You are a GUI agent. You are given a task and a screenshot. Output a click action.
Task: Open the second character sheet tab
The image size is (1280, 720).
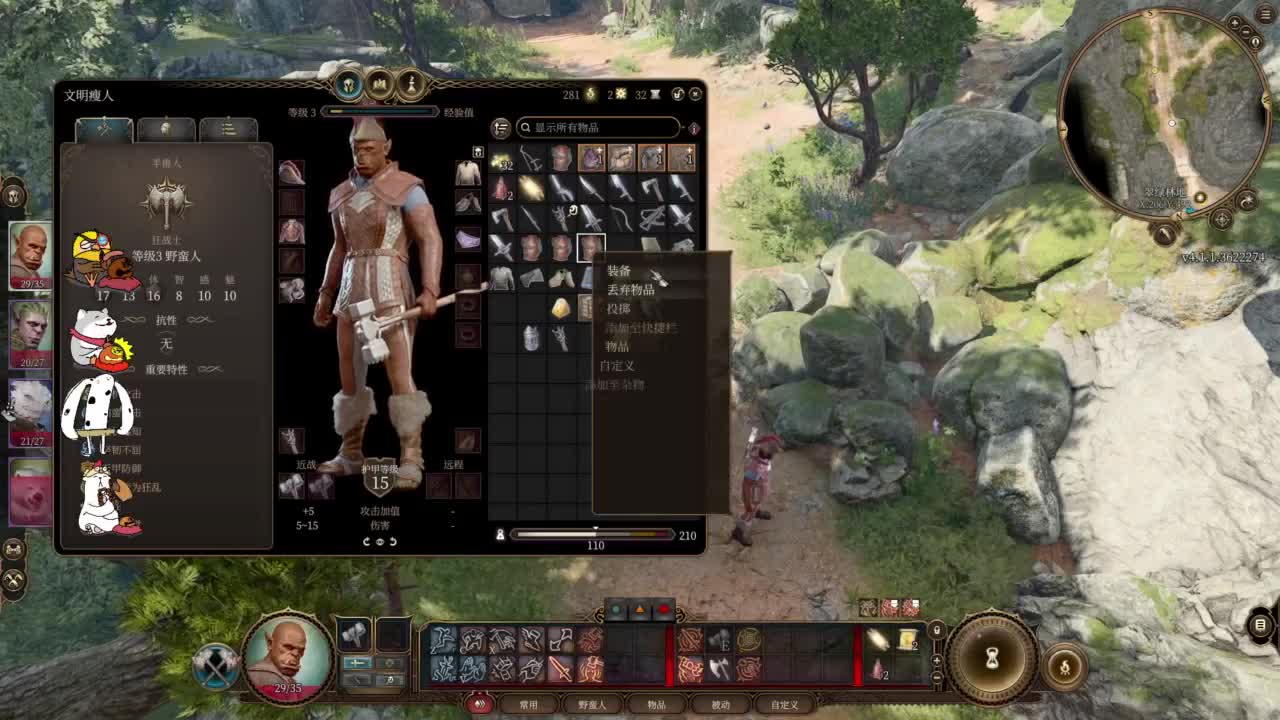click(166, 129)
